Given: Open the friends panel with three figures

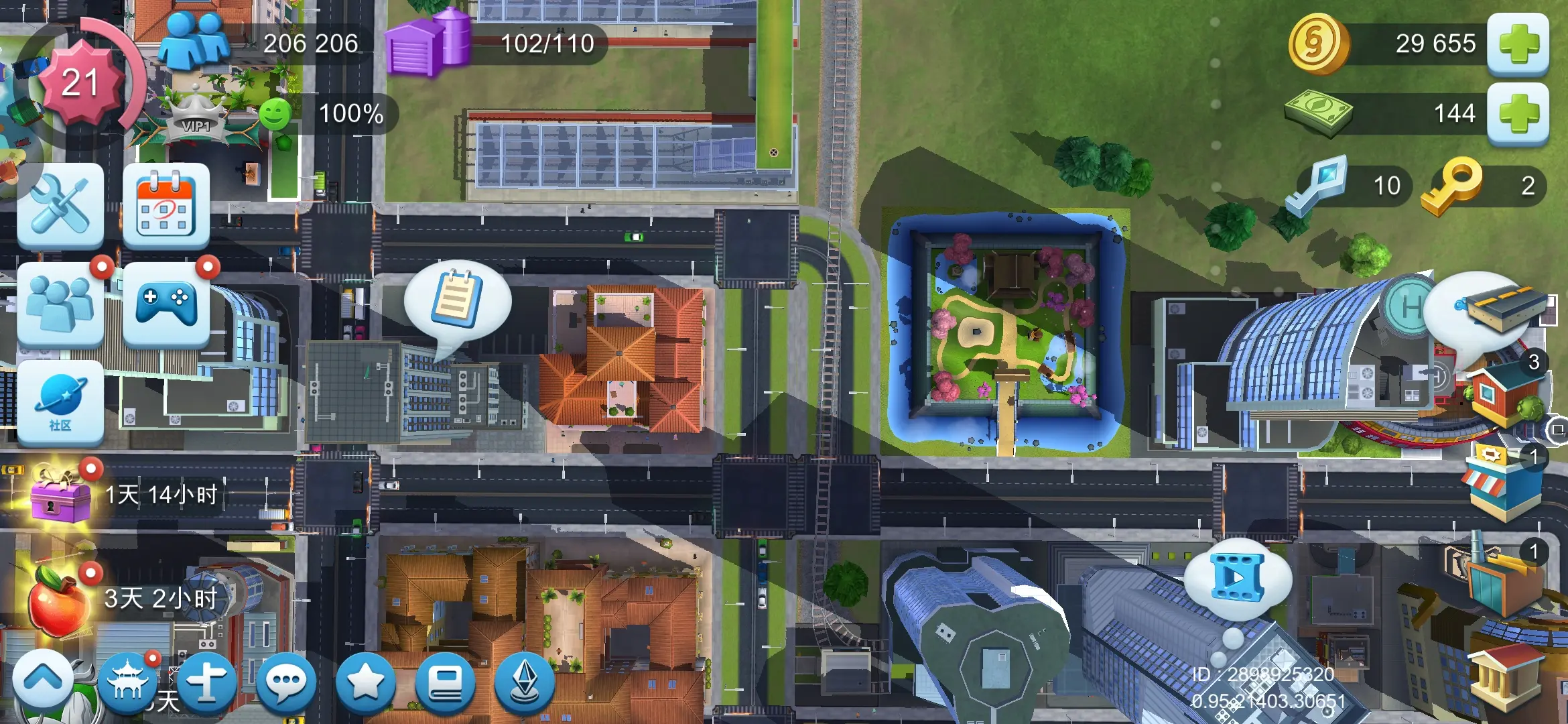Looking at the screenshot, I should coord(60,305).
